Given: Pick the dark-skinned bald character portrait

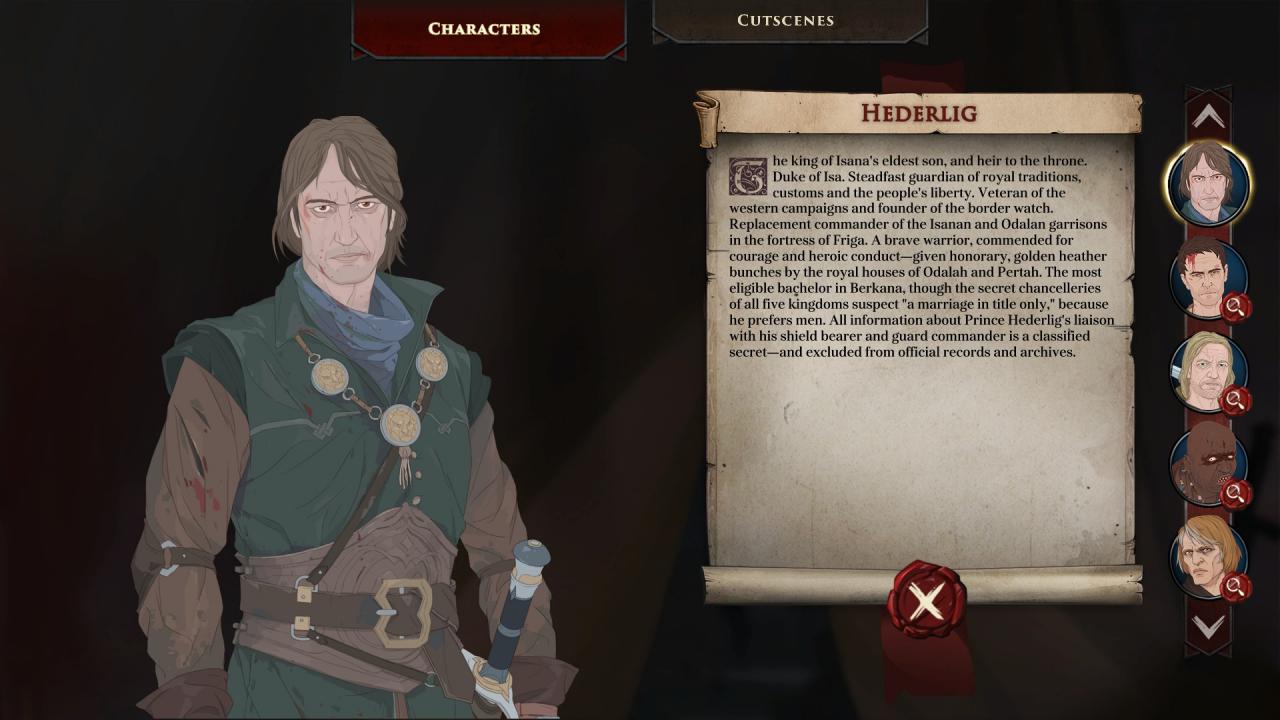Looking at the screenshot, I should [x=1206, y=464].
